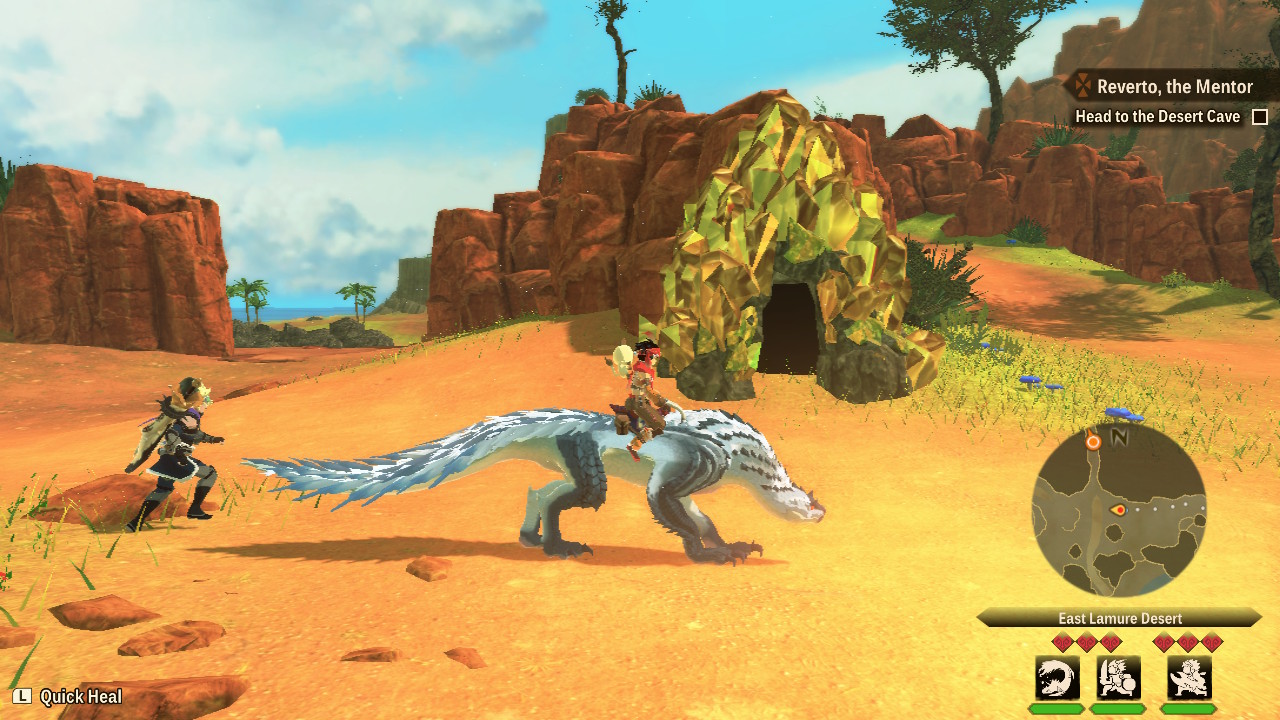Screen dimensions: 1280x720
Task: Click the N compass icon on the minimap
Action: pyautogui.click(x=1119, y=437)
